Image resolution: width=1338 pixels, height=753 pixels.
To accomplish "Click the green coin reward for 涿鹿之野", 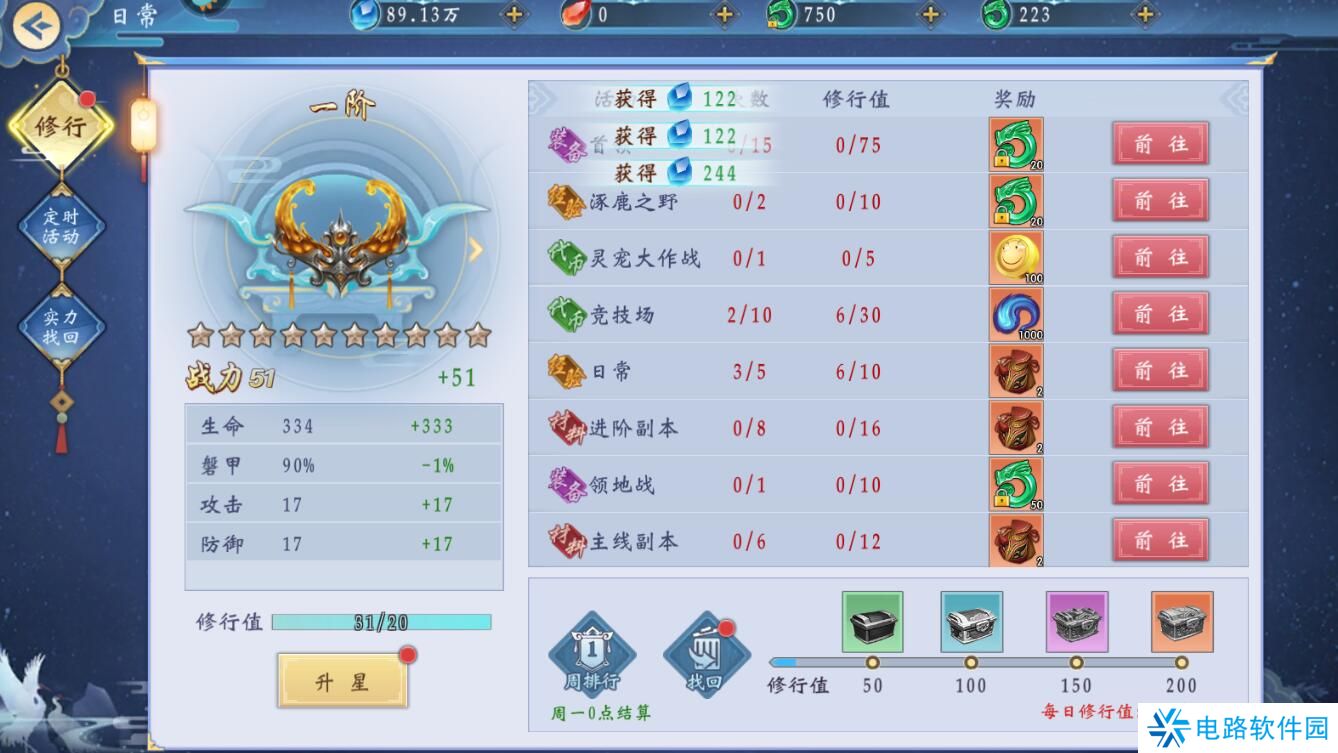I will [1016, 200].
